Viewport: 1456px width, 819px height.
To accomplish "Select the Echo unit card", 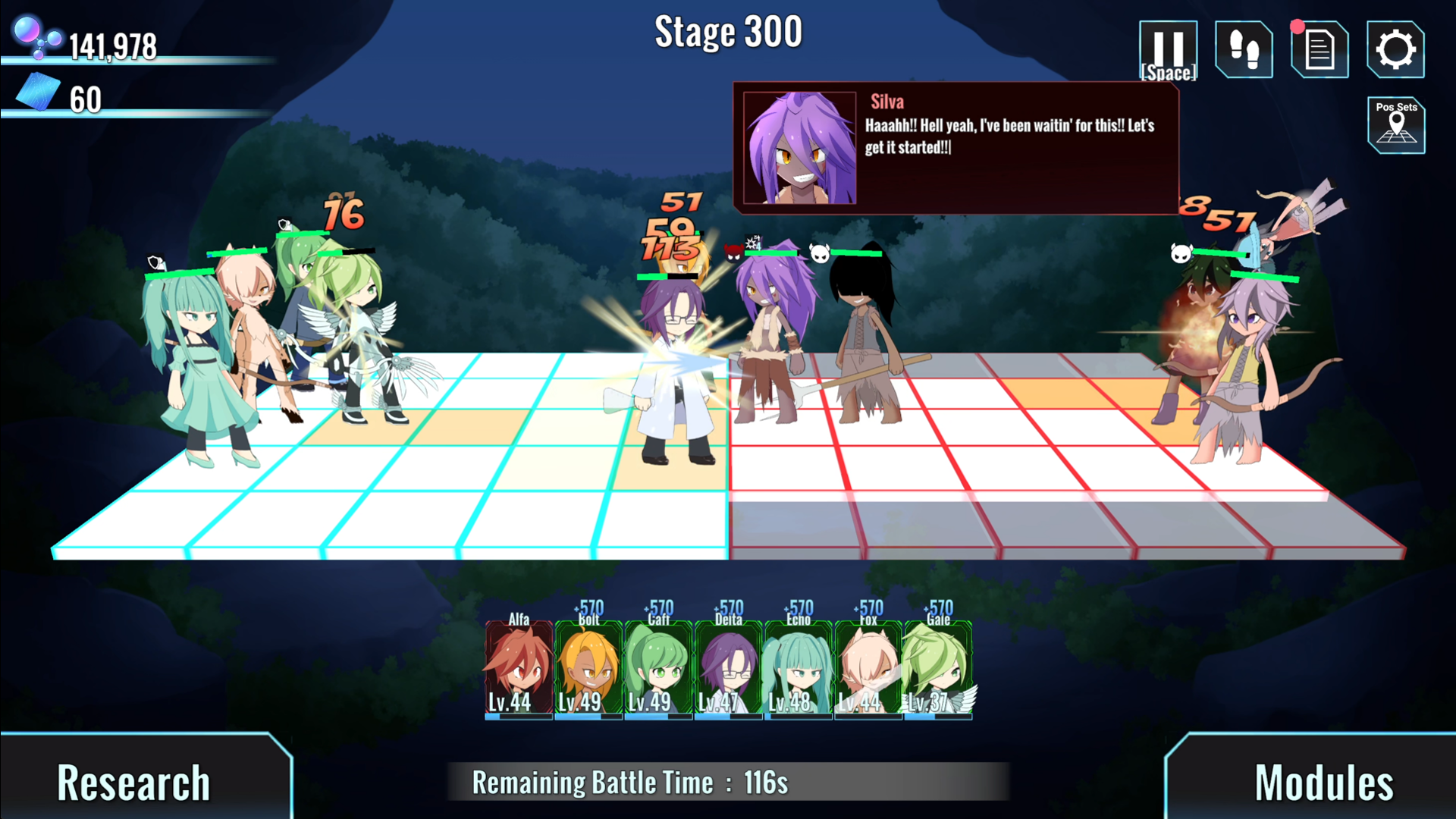I will point(798,669).
